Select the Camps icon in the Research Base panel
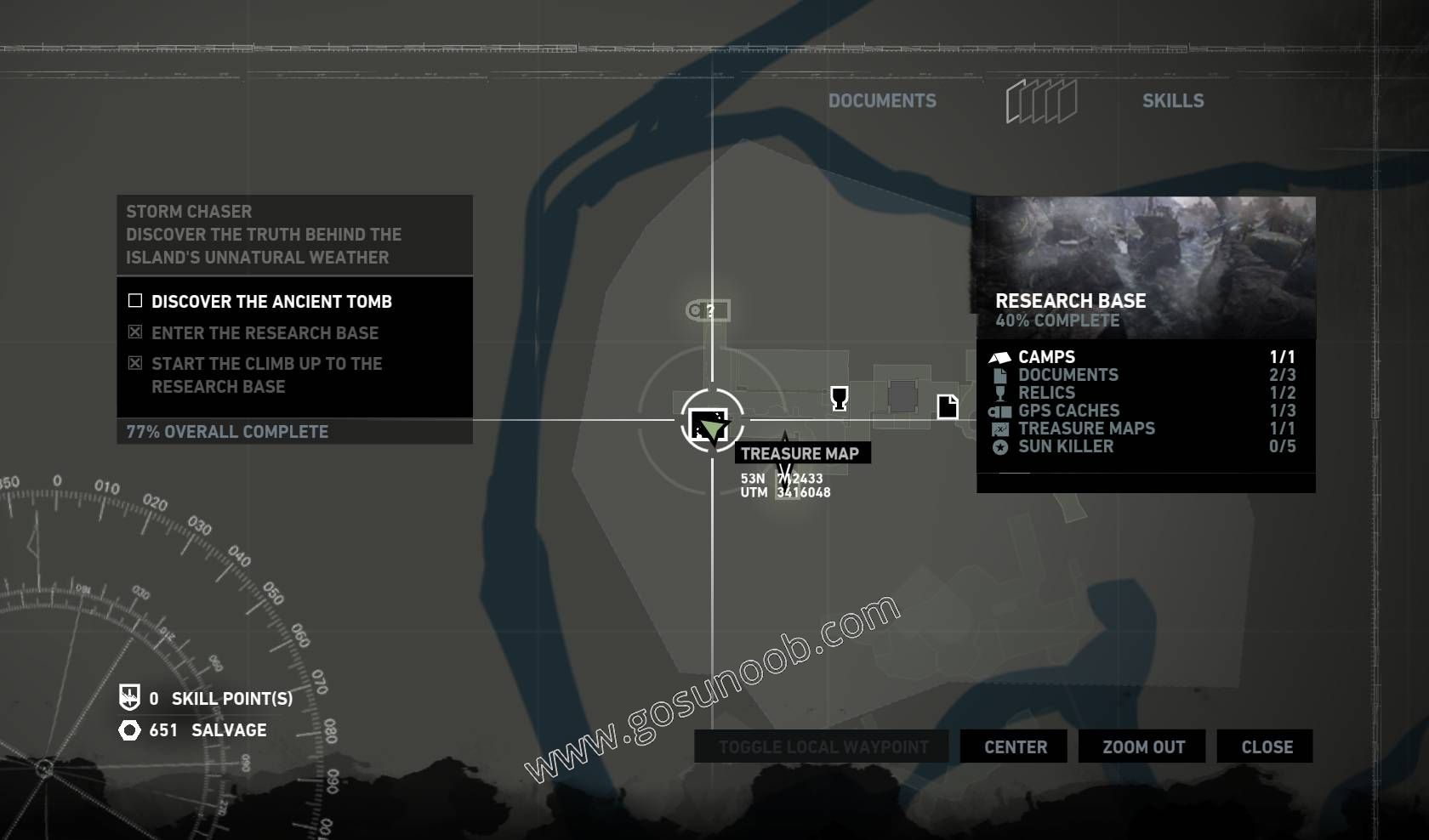 [999, 357]
